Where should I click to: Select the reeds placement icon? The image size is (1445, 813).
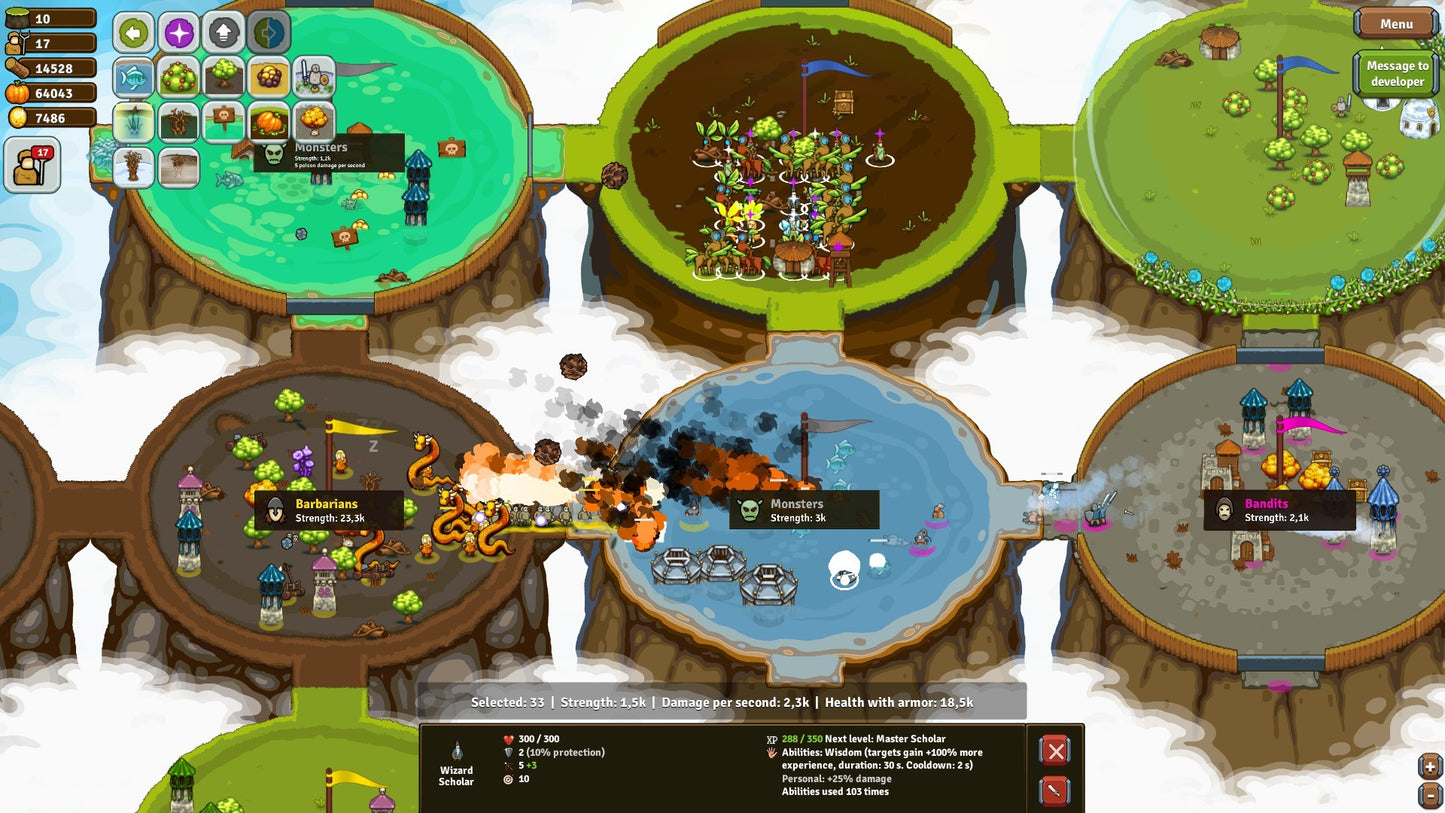(x=133, y=121)
